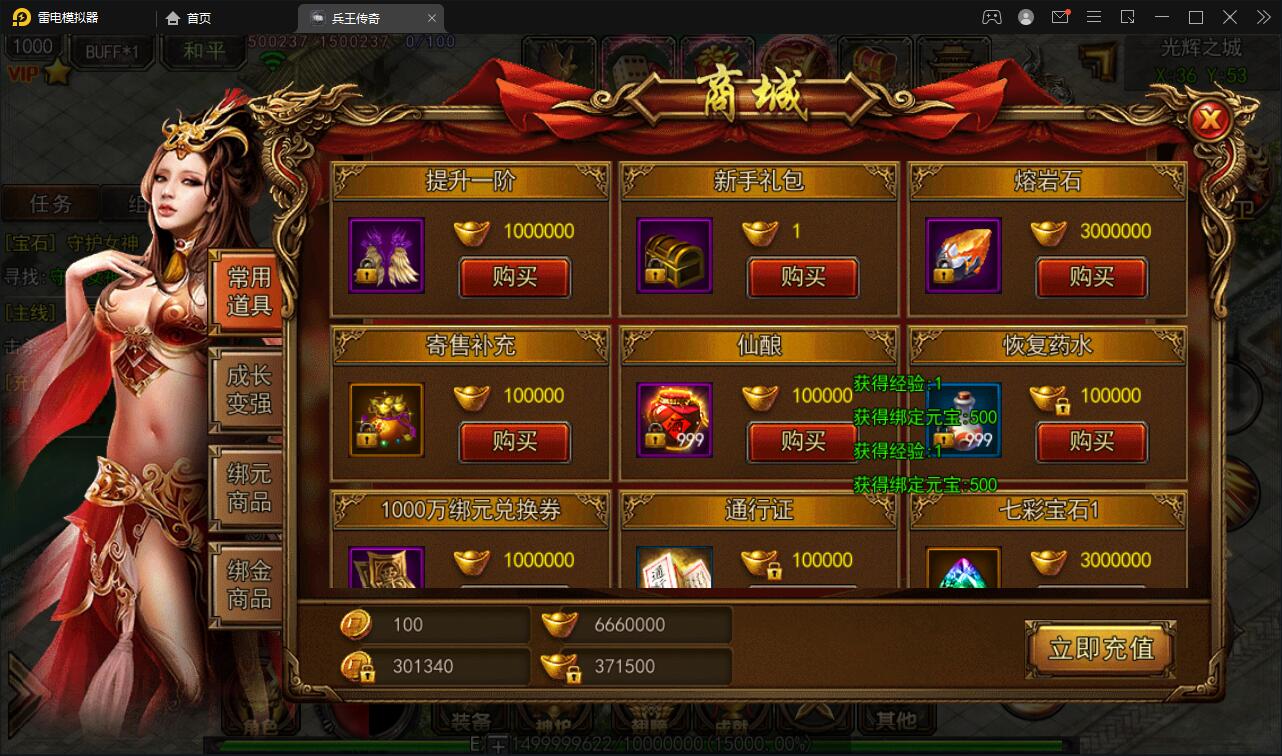The width and height of the screenshot is (1282, 756).
Task: Expand the emulator toolbar with the chevron arrows
Action: (1263, 17)
